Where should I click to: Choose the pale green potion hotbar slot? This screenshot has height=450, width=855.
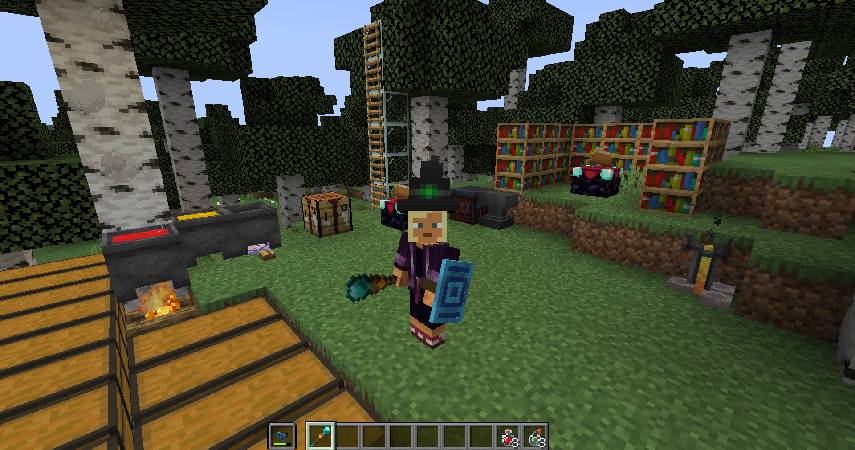coord(536,436)
